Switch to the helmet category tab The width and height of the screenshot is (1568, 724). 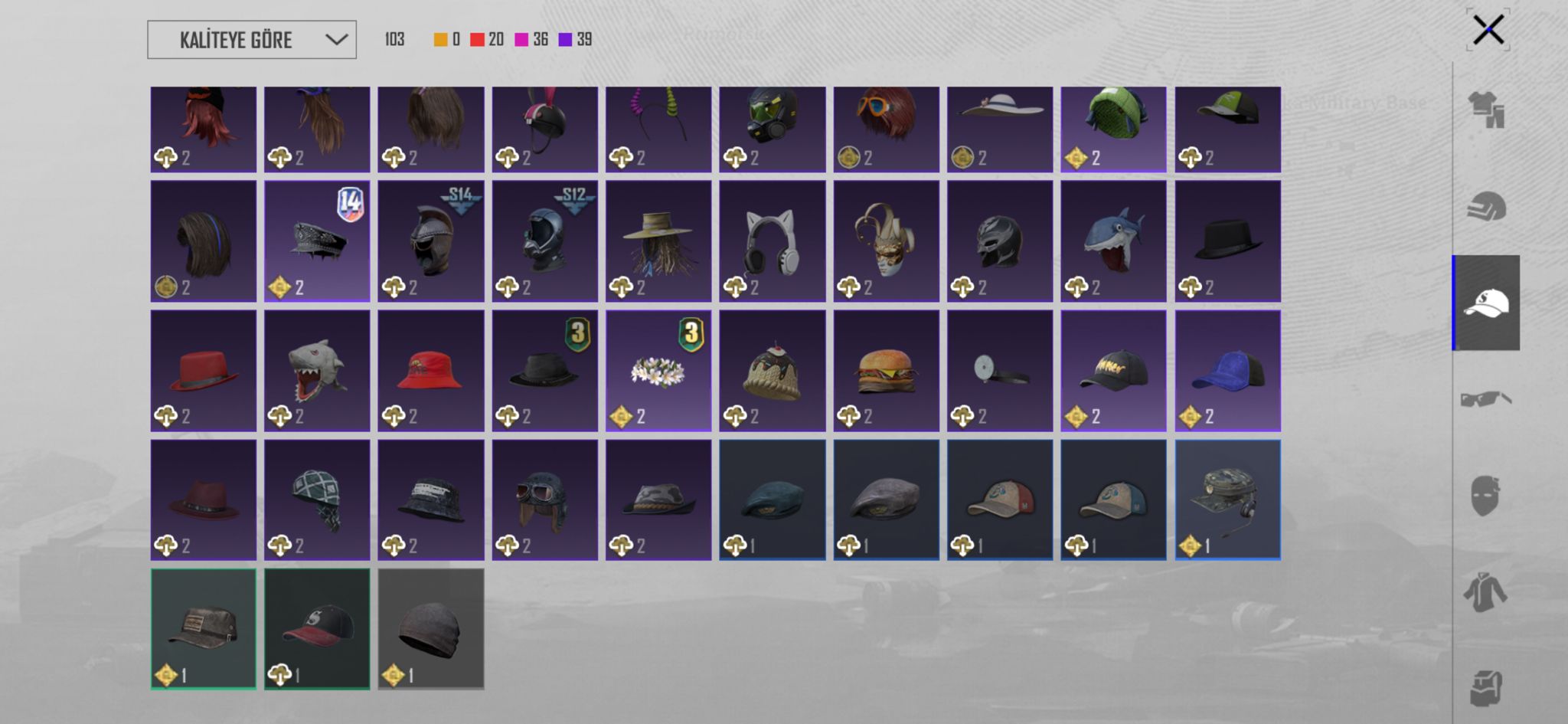pyautogui.click(x=1486, y=207)
